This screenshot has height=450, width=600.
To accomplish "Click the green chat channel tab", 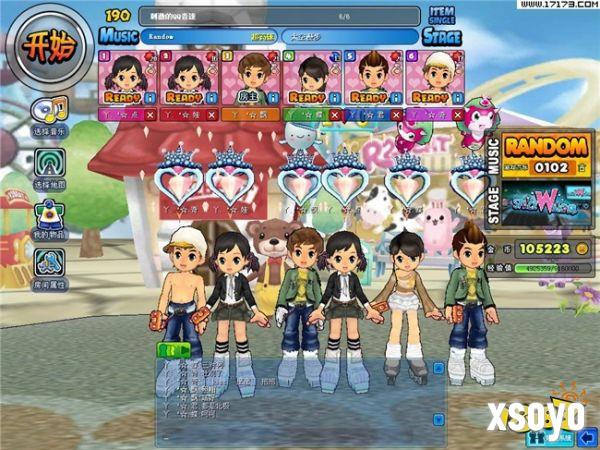I will point(173,349).
